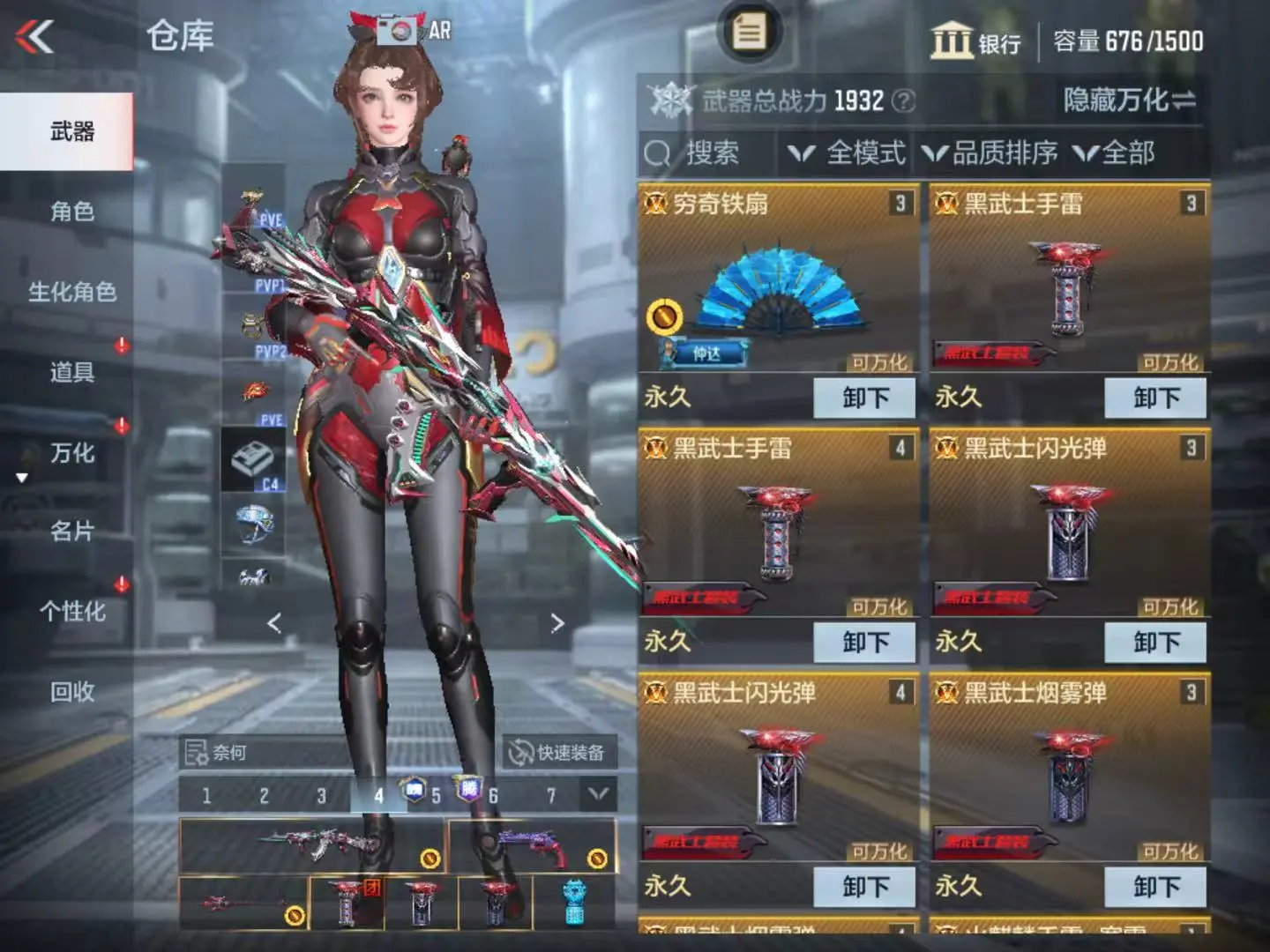Open the 品质排序 sort dropdown
The height and width of the screenshot is (952, 1270).
(990, 153)
